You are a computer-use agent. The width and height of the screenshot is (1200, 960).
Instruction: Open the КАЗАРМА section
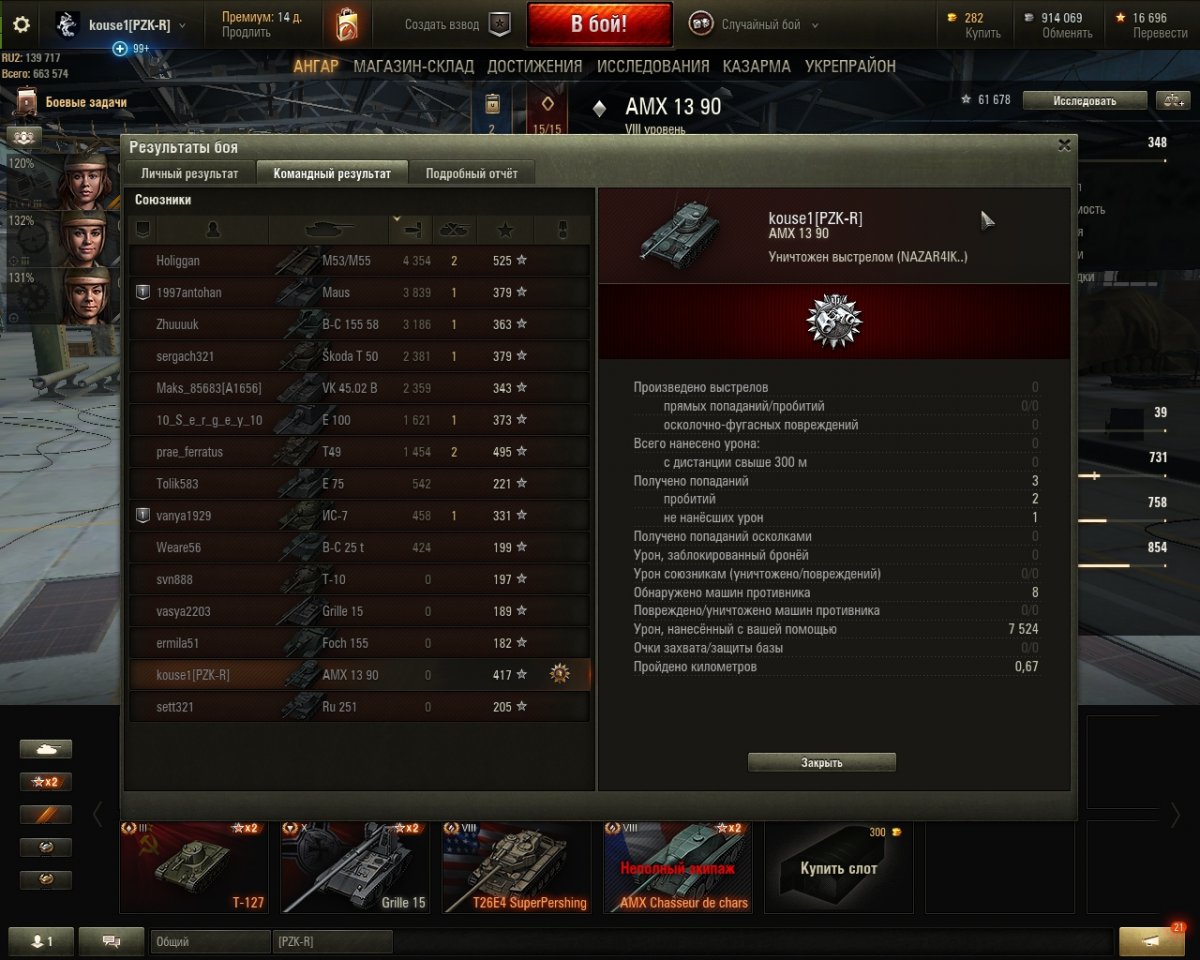[757, 66]
